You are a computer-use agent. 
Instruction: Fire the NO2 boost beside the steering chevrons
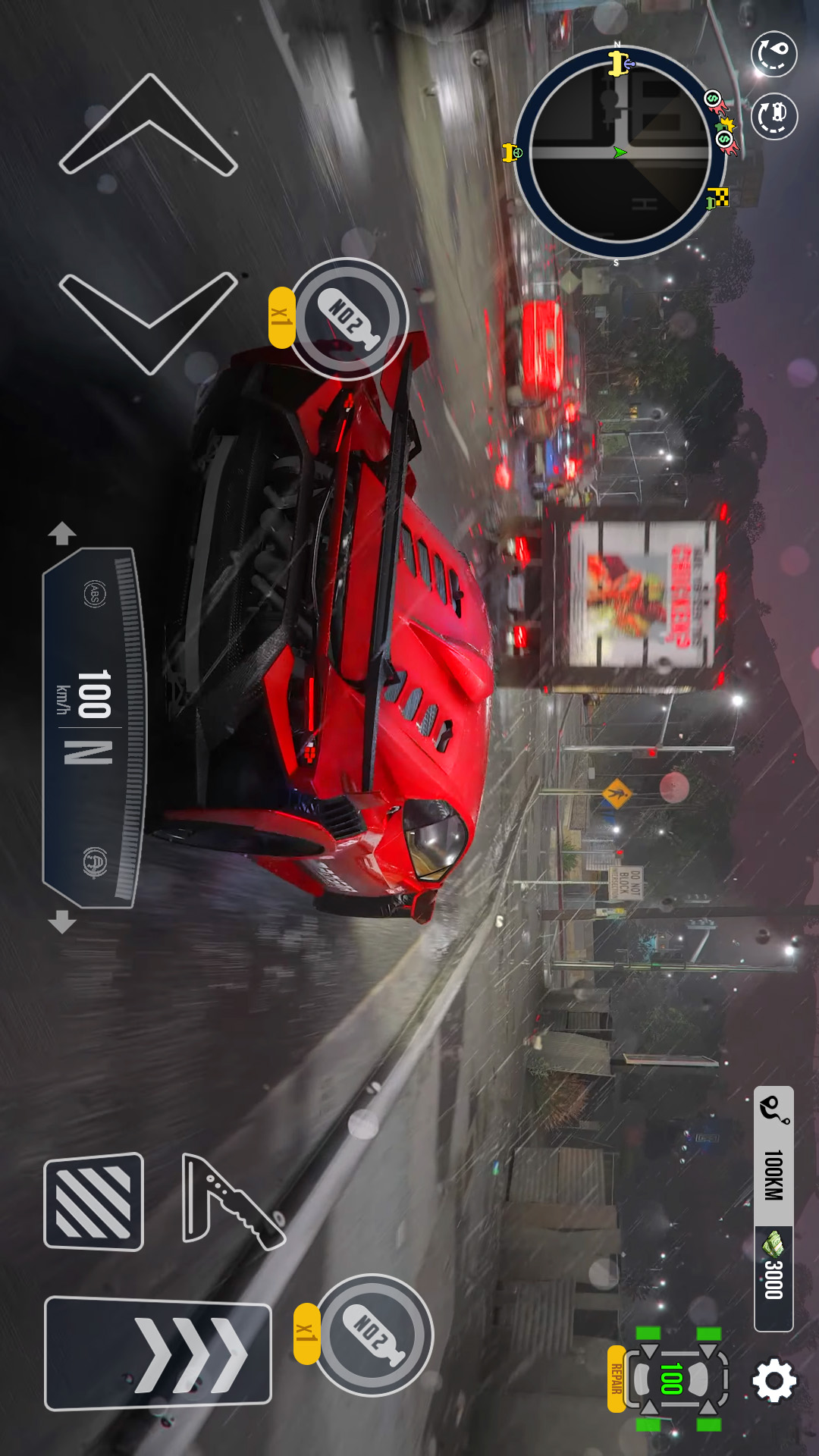349,318
